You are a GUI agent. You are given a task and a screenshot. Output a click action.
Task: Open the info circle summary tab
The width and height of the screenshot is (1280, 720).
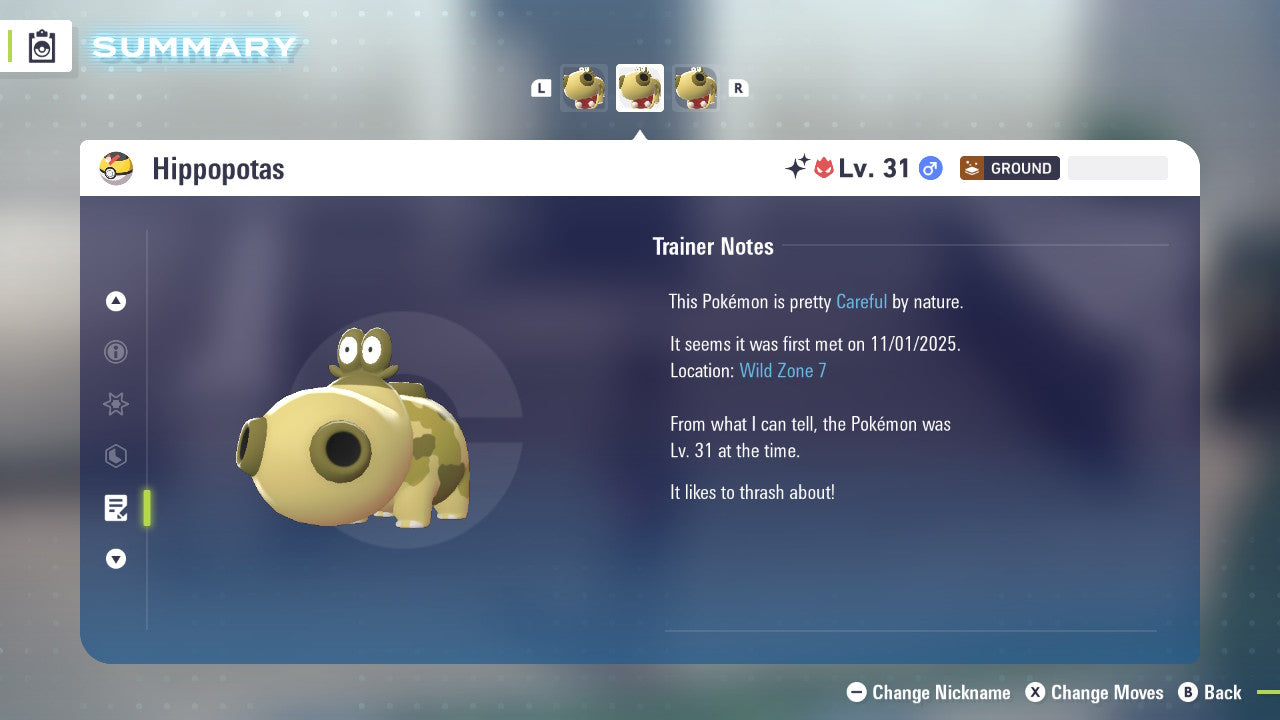click(x=116, y=352)
